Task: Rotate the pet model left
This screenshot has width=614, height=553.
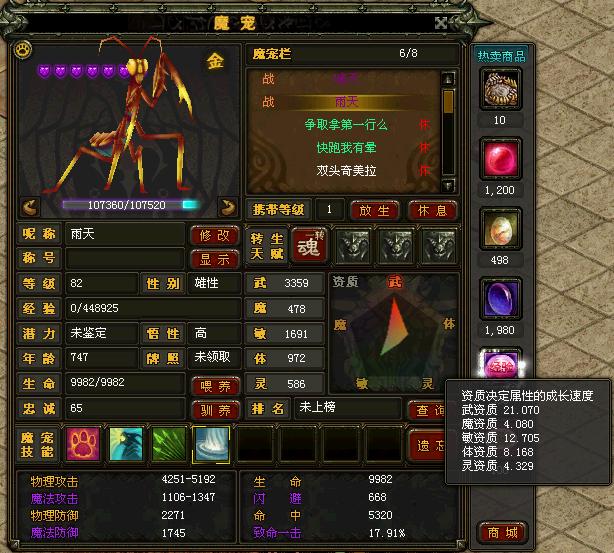Action: 30,206
